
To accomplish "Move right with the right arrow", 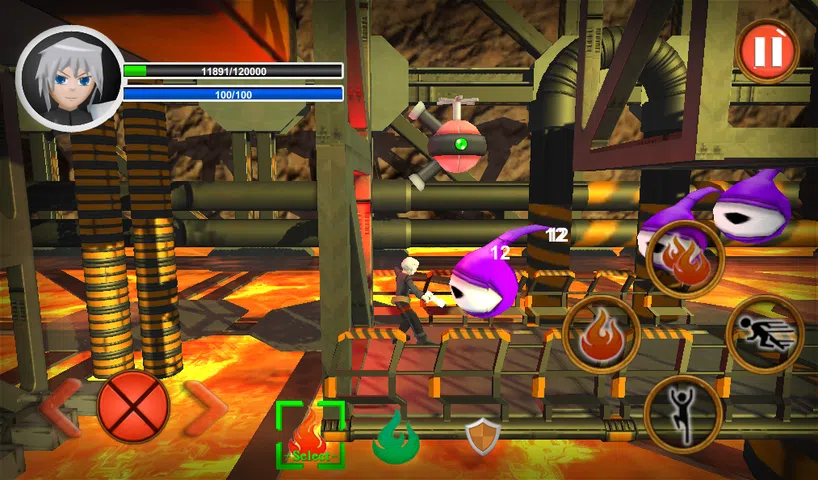I will (206, 407).
